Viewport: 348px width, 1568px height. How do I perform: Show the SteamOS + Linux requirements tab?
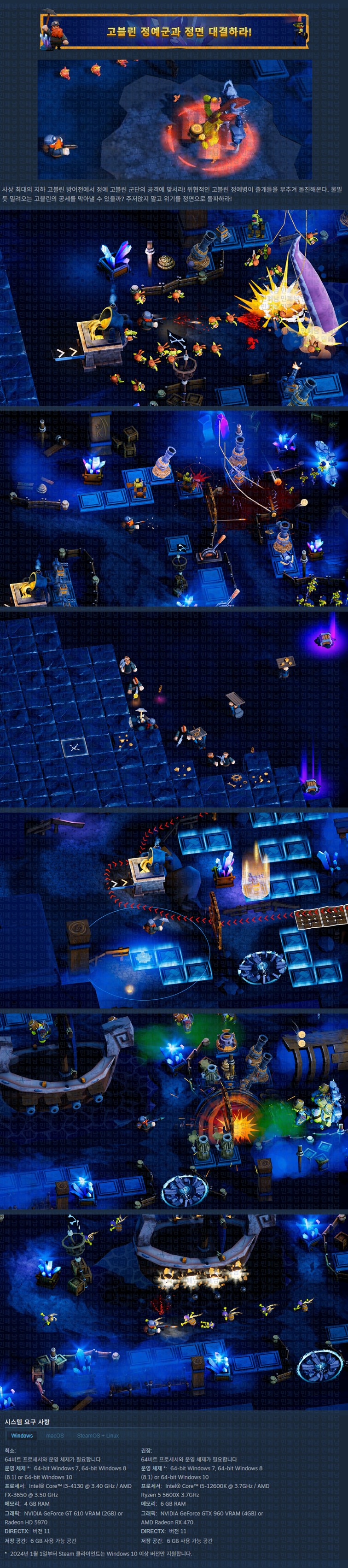point(97,1435)
